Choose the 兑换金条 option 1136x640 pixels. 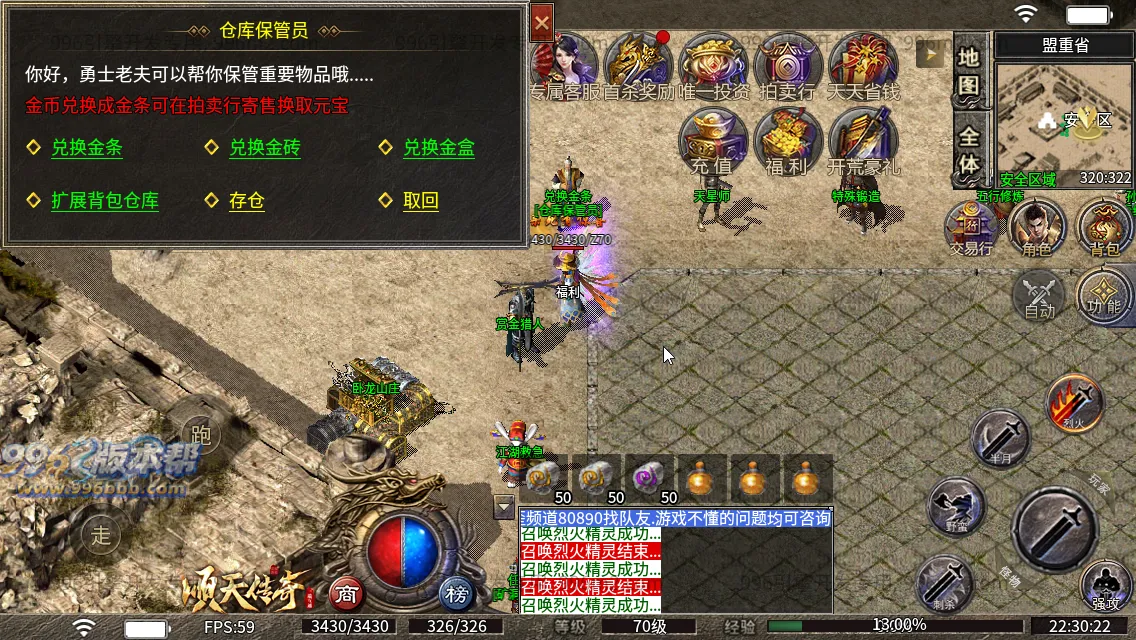[87, 148]
